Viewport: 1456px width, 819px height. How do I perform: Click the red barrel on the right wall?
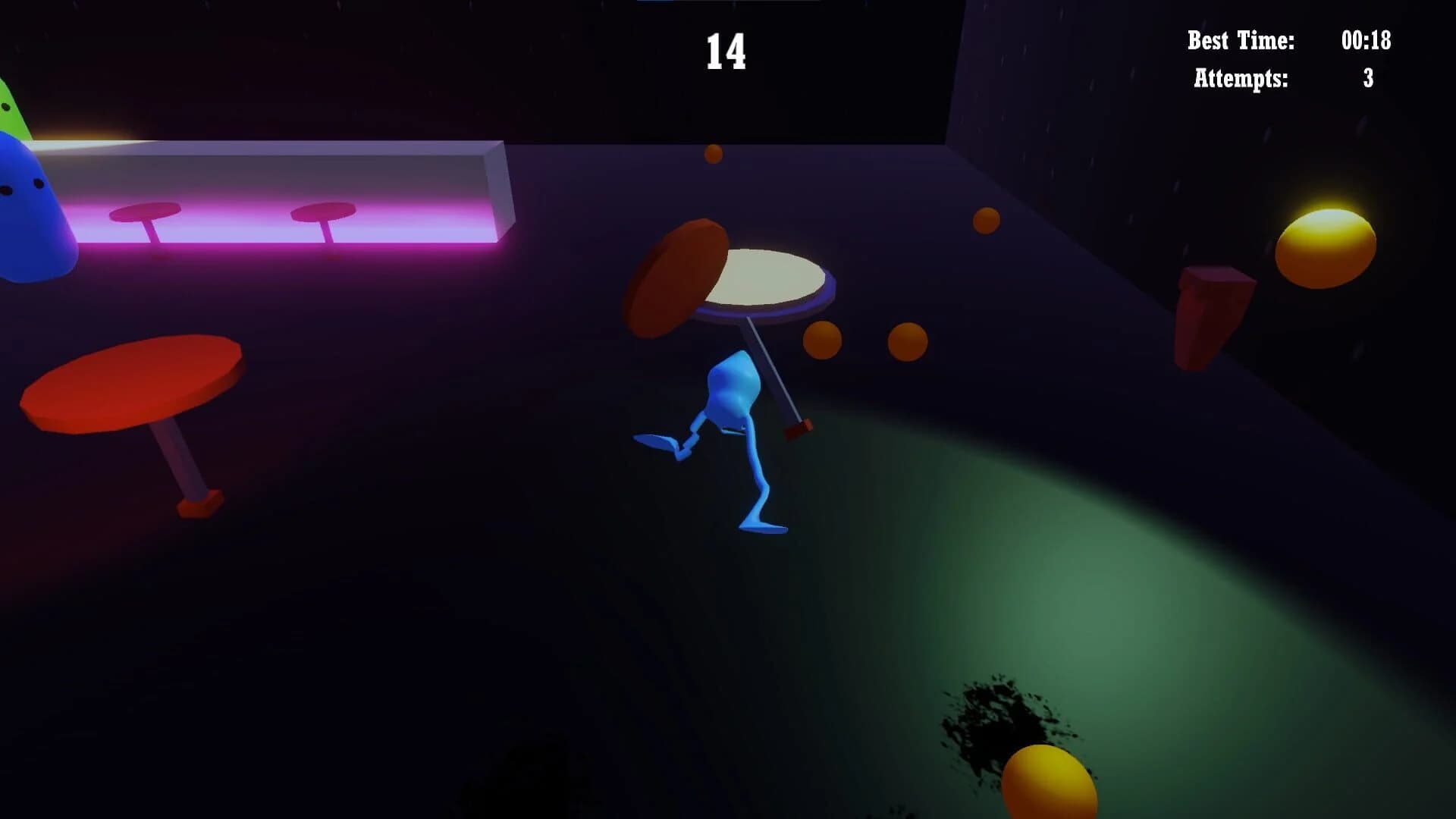[x=1213, y=311]
